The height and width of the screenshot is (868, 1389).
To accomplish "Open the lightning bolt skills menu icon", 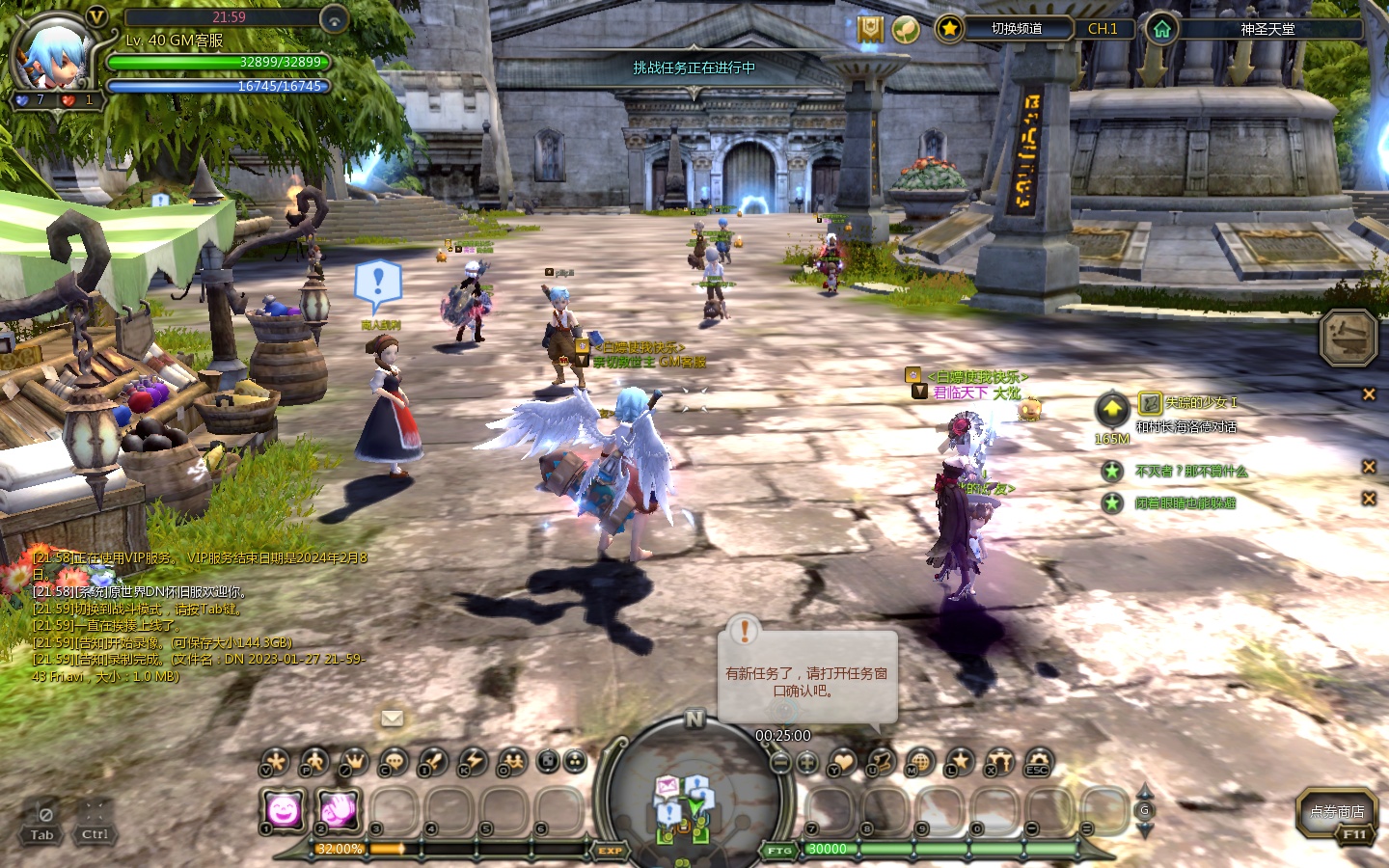I will [x=473, y=762].
